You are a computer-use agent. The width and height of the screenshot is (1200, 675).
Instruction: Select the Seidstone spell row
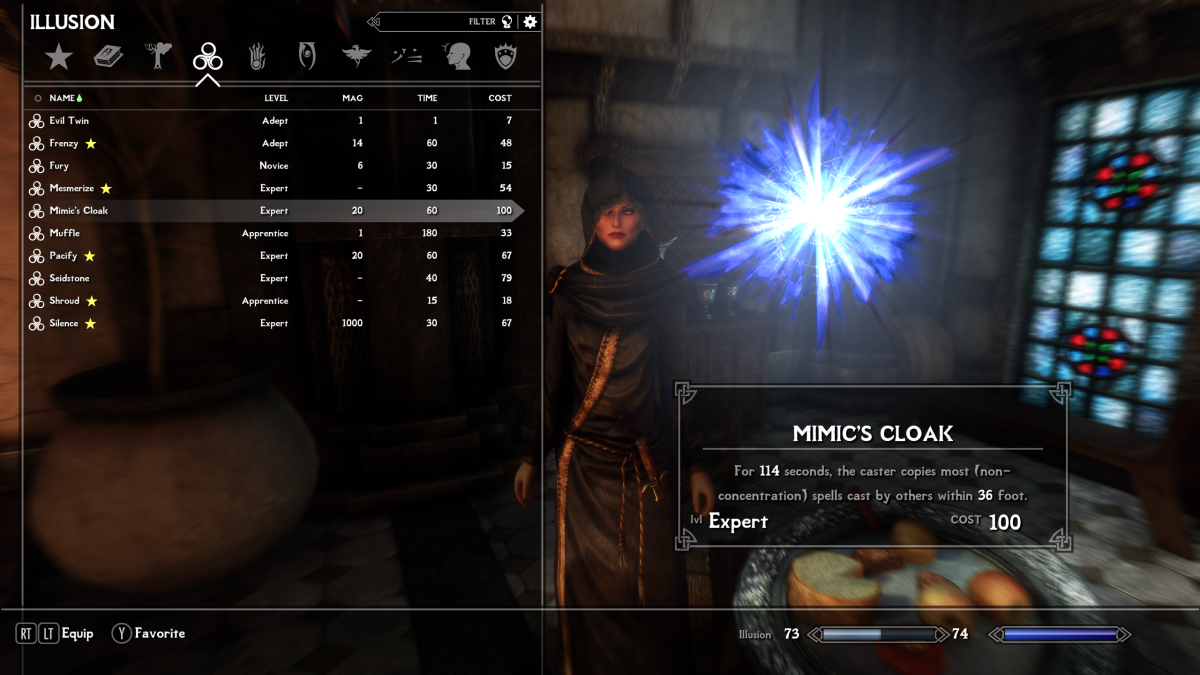pyautogui.click(x=70, y=278)
